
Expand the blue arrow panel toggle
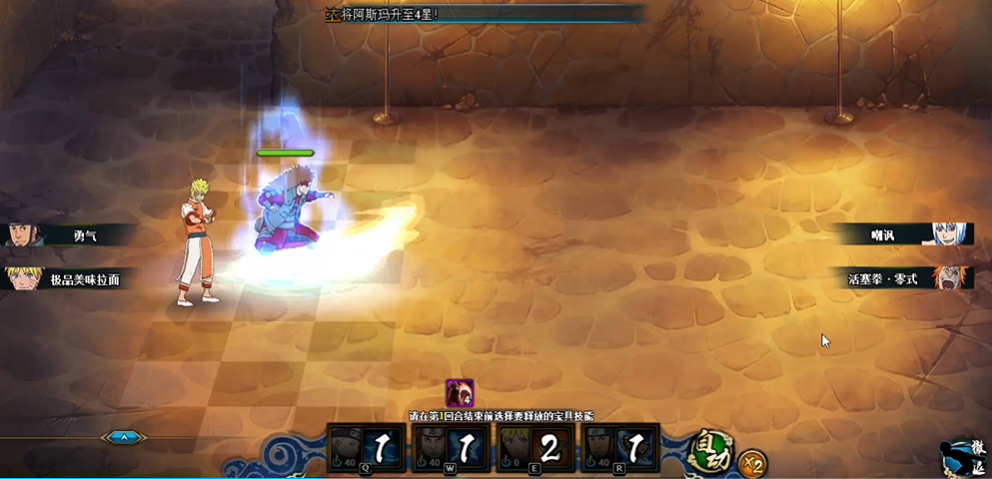pyautogui.click(x=123, y=437)
